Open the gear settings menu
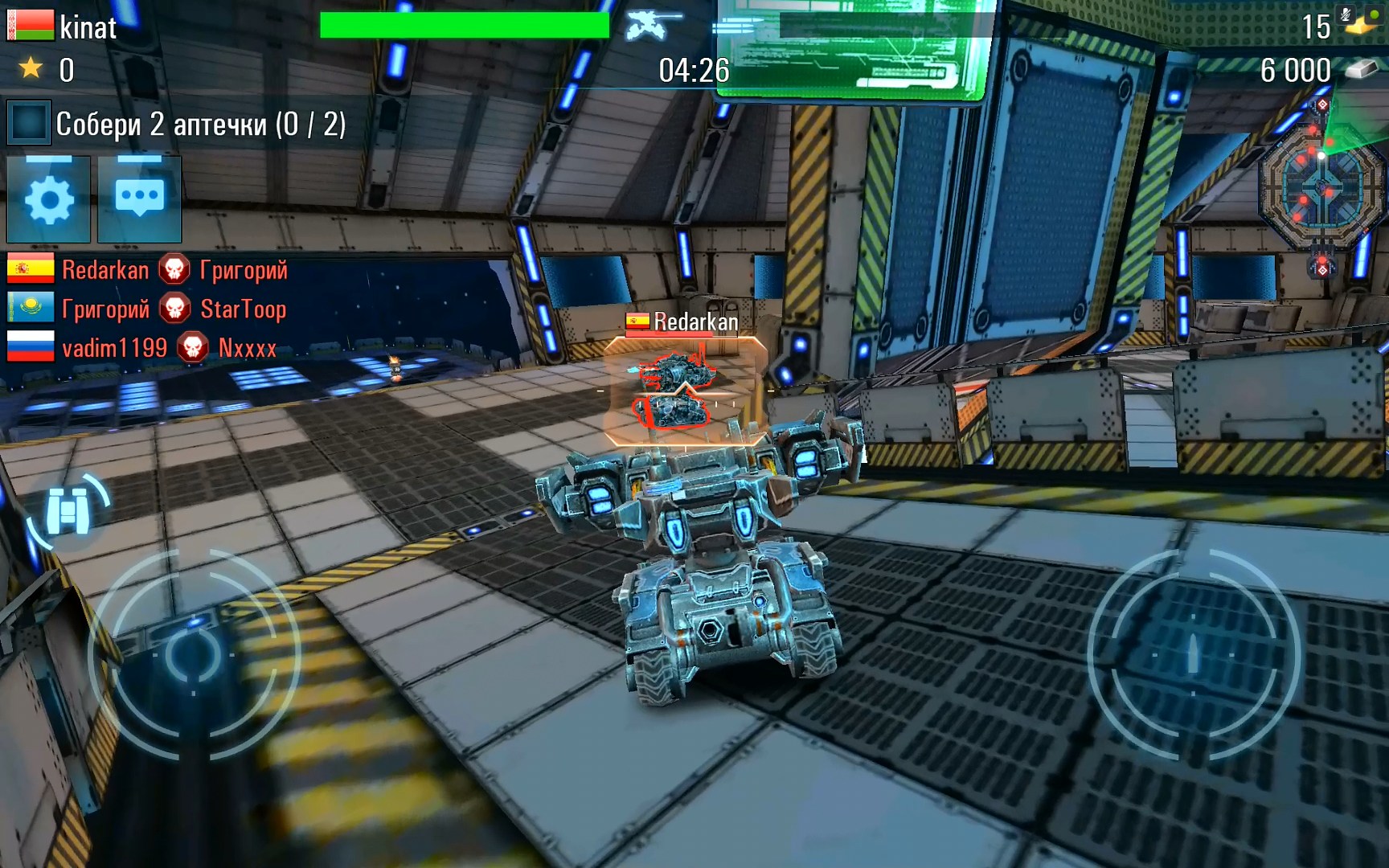This screenshot has width=1389, height=868. tap(48, 199)
